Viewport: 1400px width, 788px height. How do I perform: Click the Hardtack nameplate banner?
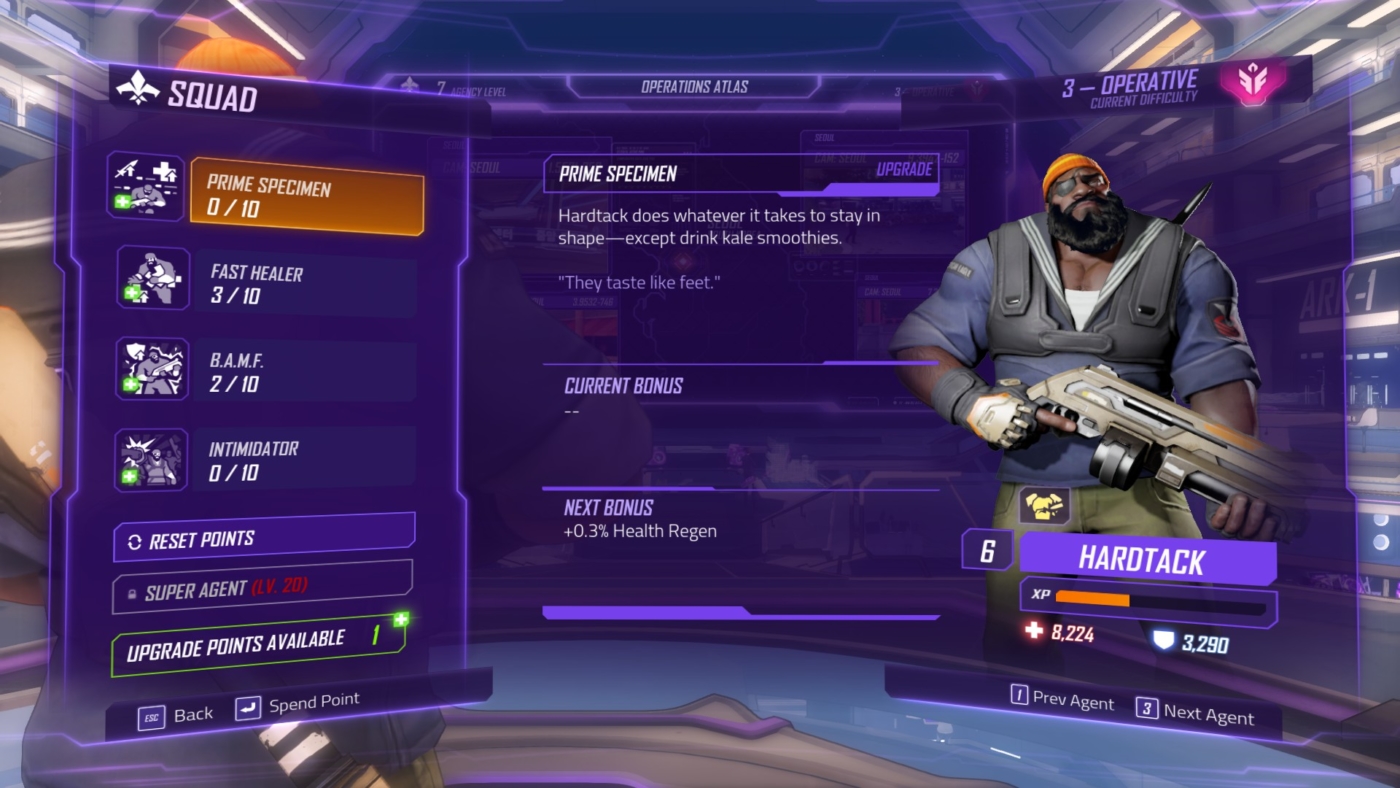click(1147, 561)
